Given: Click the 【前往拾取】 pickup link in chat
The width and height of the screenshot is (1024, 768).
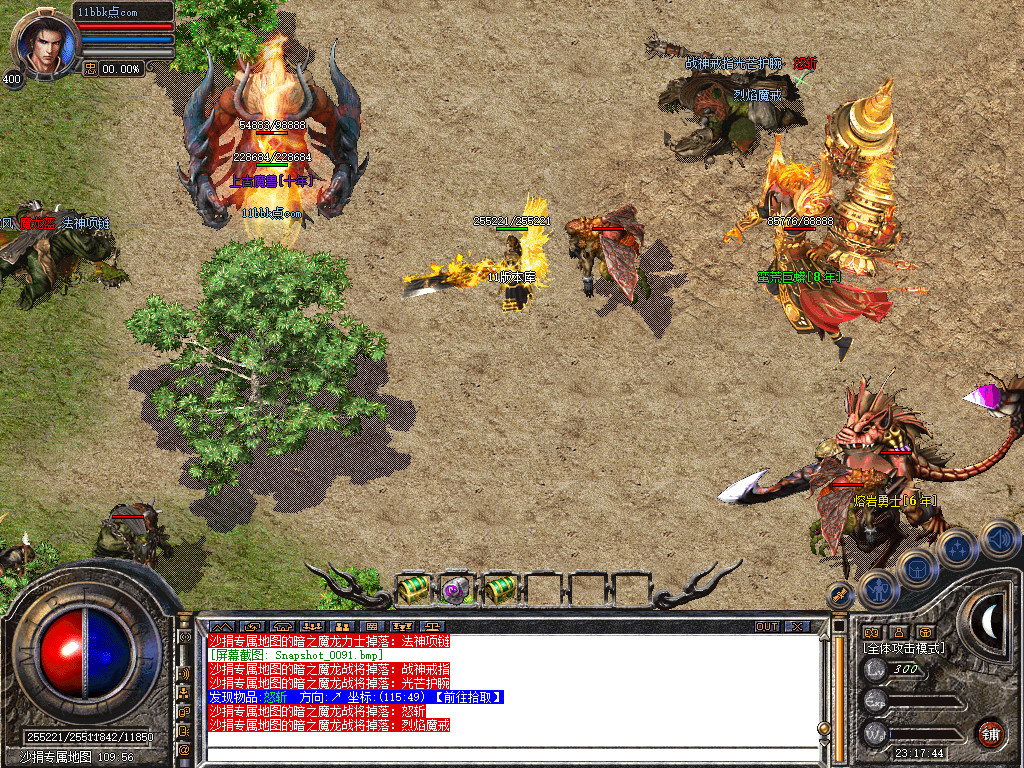Looking at the screenshot, I should (x=468, y=697).
